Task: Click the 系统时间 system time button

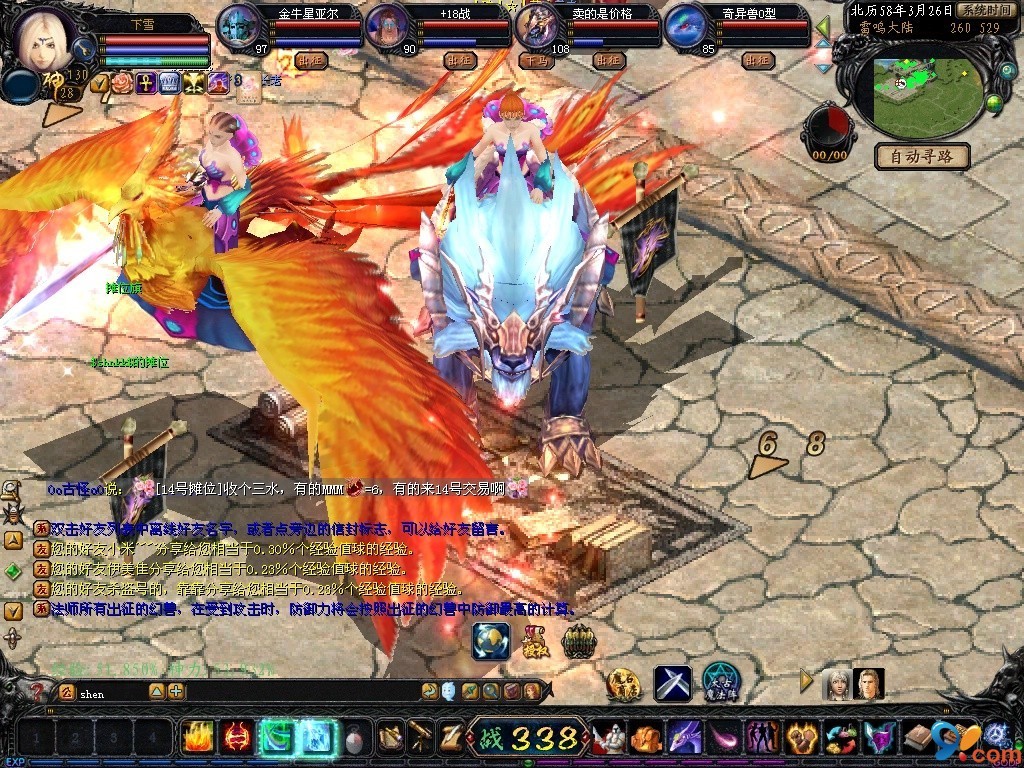Action: pos(985,9)
